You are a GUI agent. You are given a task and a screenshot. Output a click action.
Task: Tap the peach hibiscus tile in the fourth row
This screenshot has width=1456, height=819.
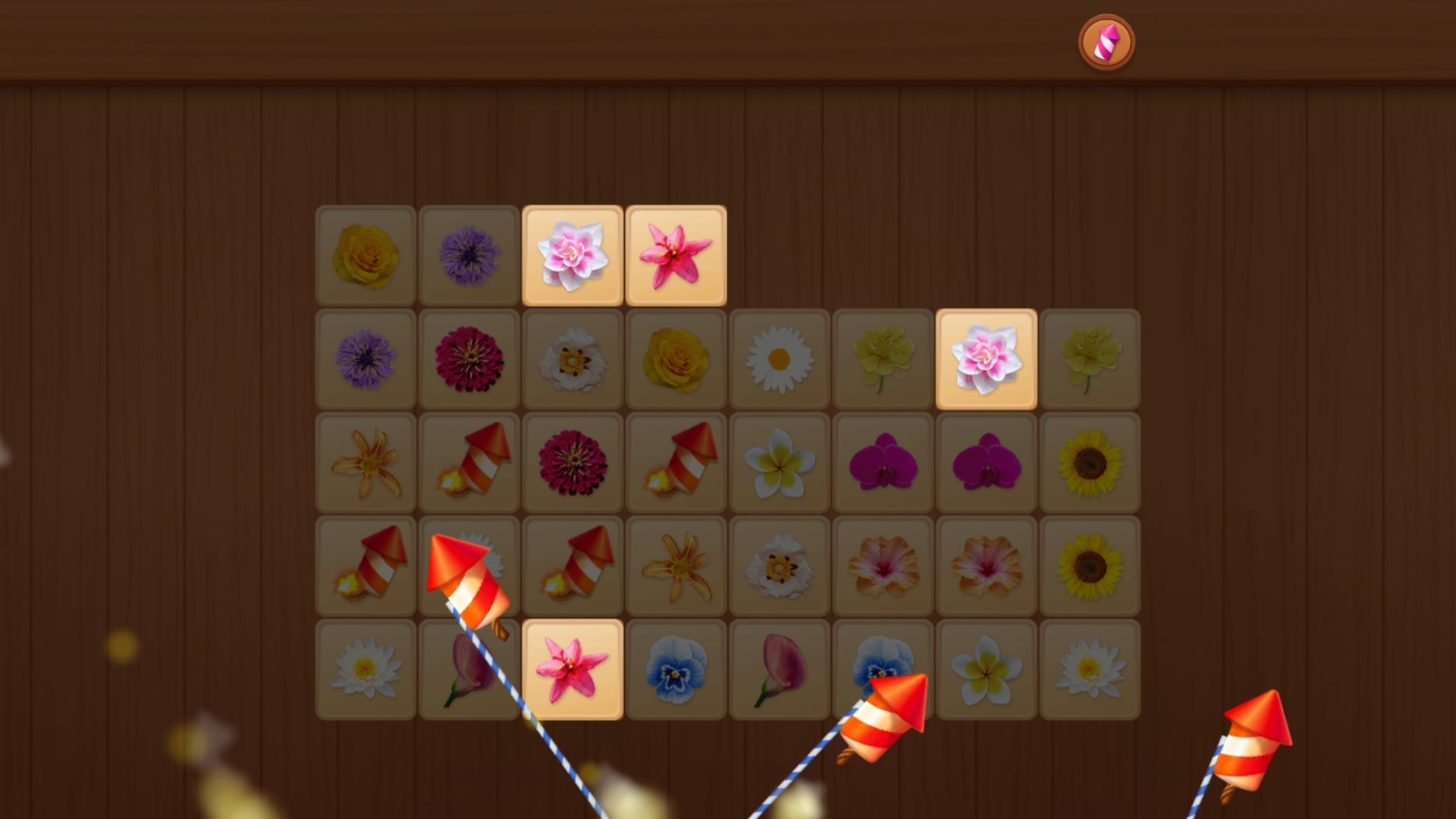click(x=882, y=565)
